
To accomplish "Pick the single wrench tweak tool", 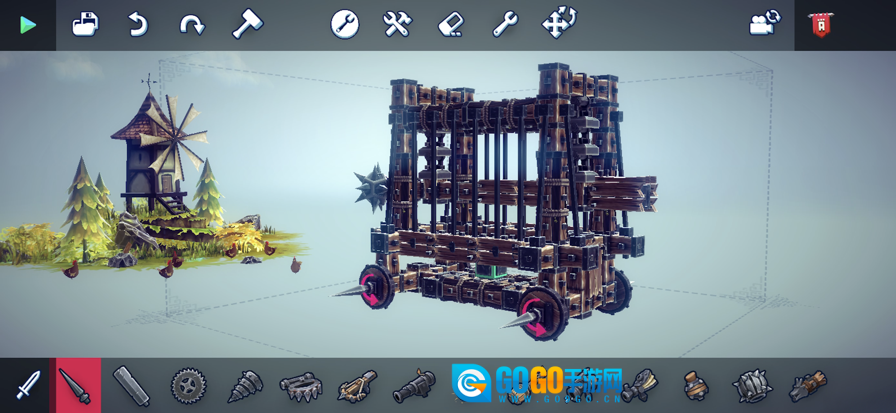I will coord(505,24).
